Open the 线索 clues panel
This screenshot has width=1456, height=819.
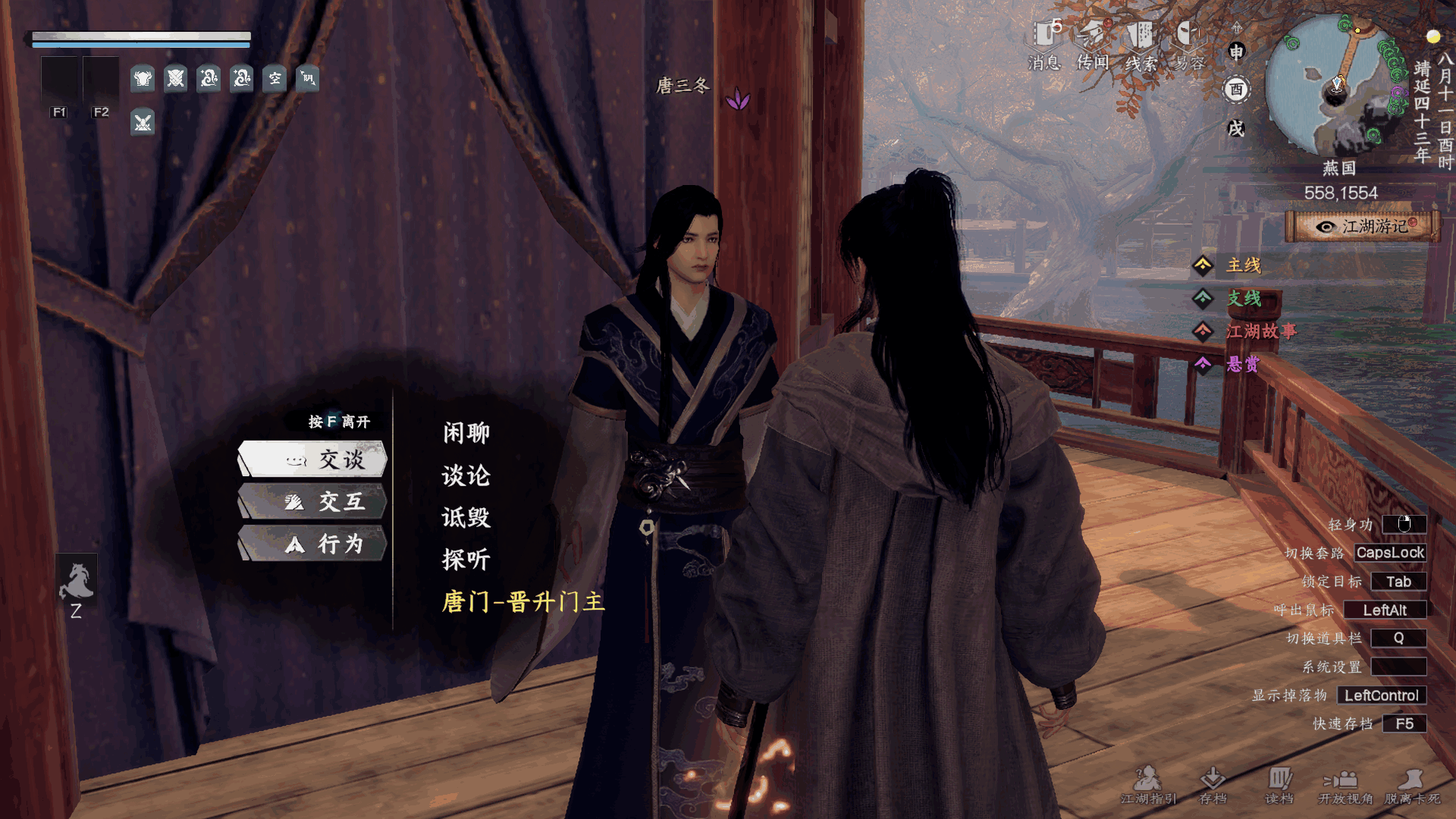(1141, 44)
